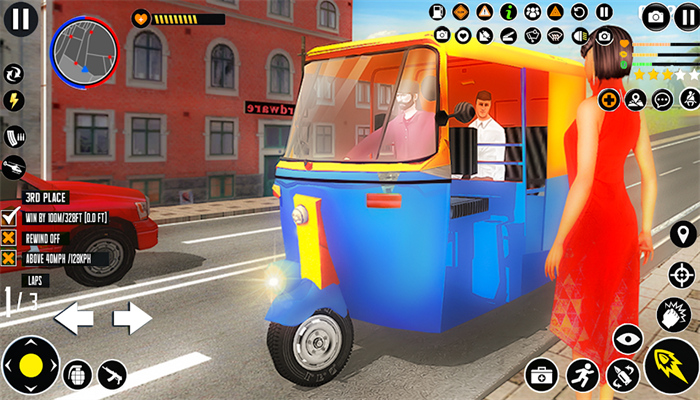This screenshot has width=700, height=400.
Task: Use the first aid kit
Action: 540,375
